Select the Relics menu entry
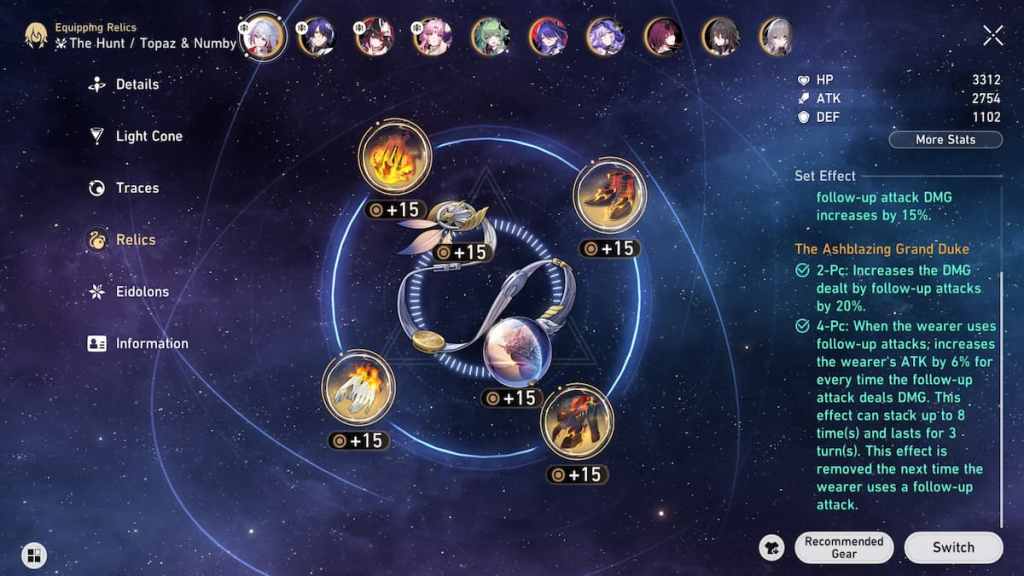This screenshot has height=576, width=1024. tap(135, 240)
